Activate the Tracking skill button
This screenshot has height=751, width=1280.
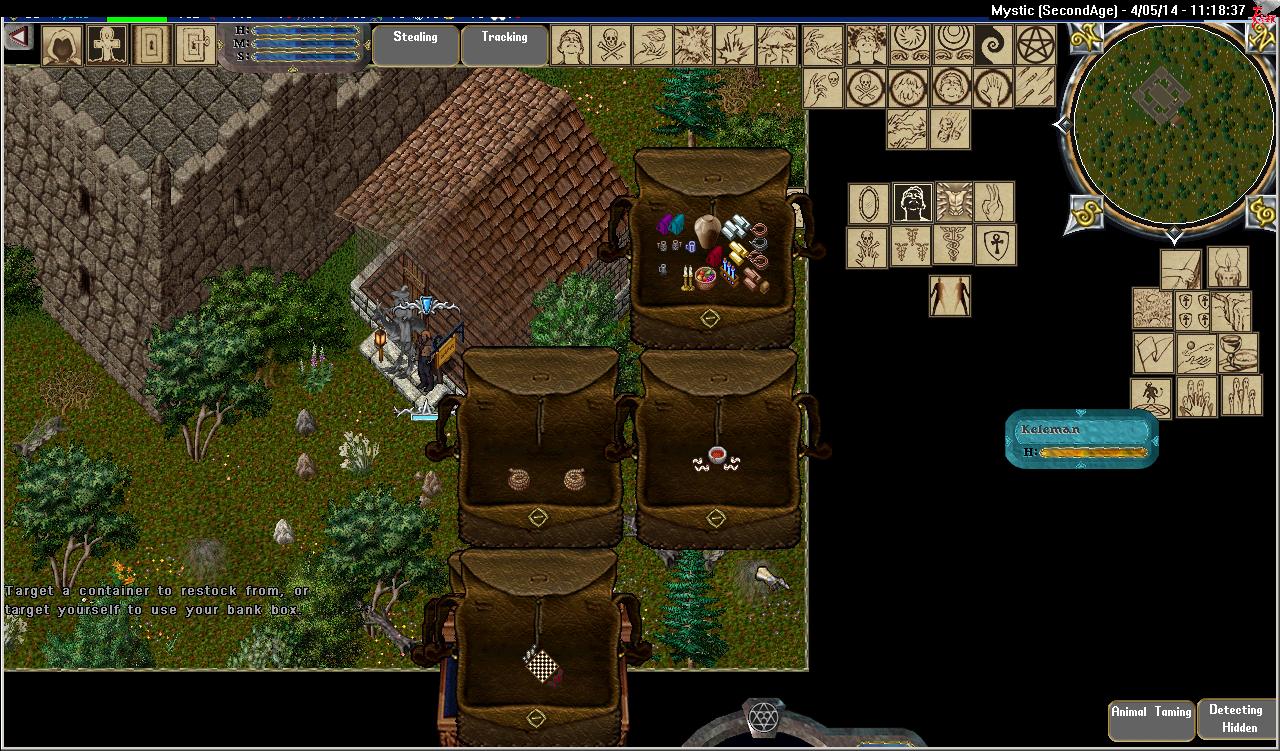[x=504, y=45]
